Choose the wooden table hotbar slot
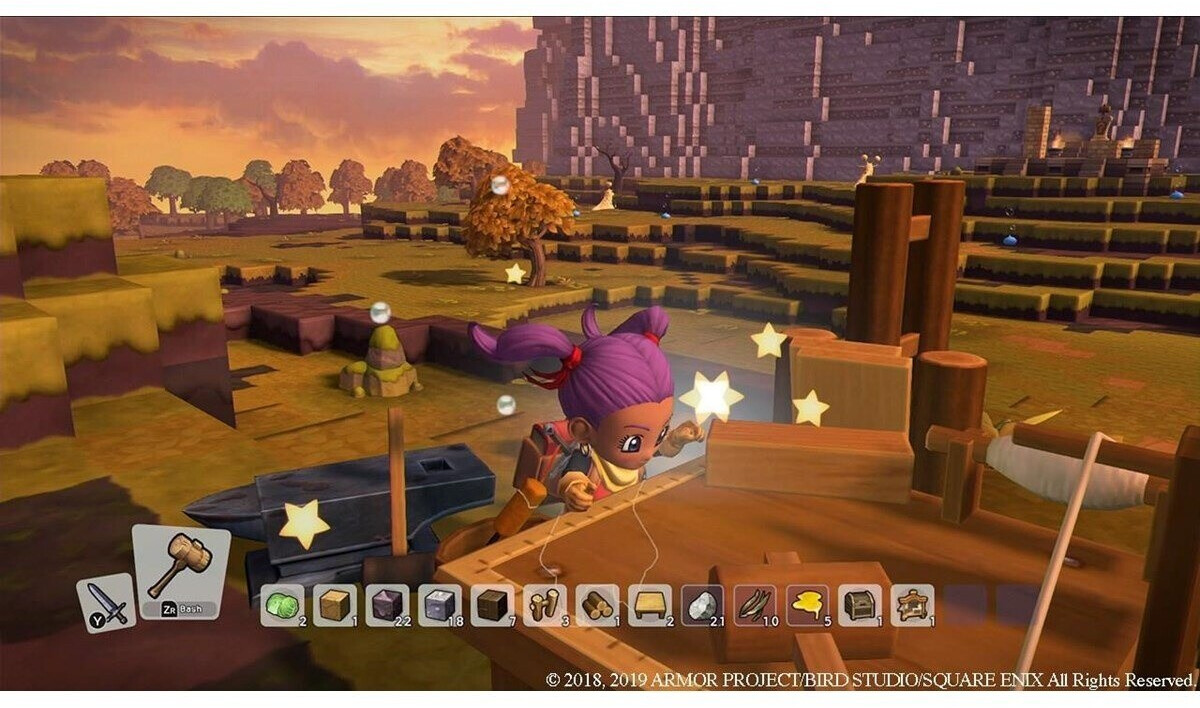Screen dimensions: 1200x708 point(650,605)
